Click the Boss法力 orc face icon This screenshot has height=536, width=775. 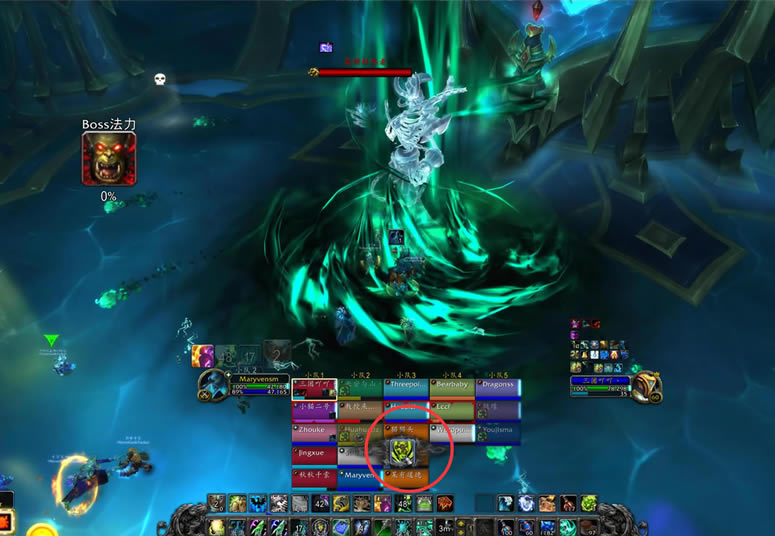(108, 159)
